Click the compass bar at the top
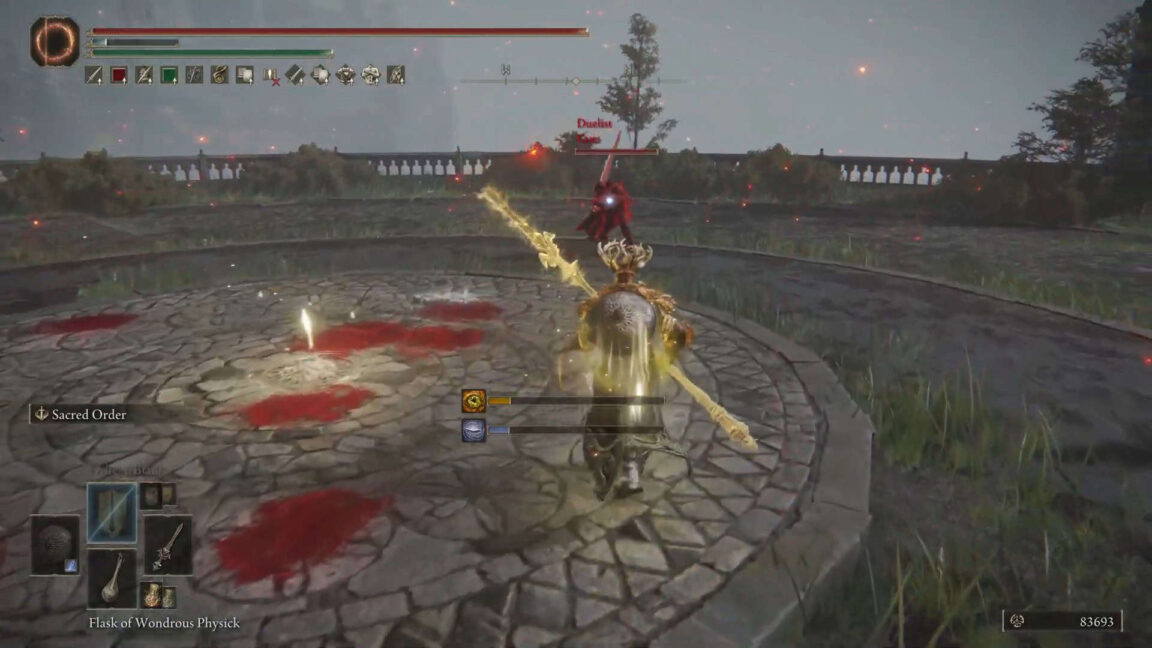Image resolution: width=1152 pixels, height=648 pixels. tap(573, 80)
